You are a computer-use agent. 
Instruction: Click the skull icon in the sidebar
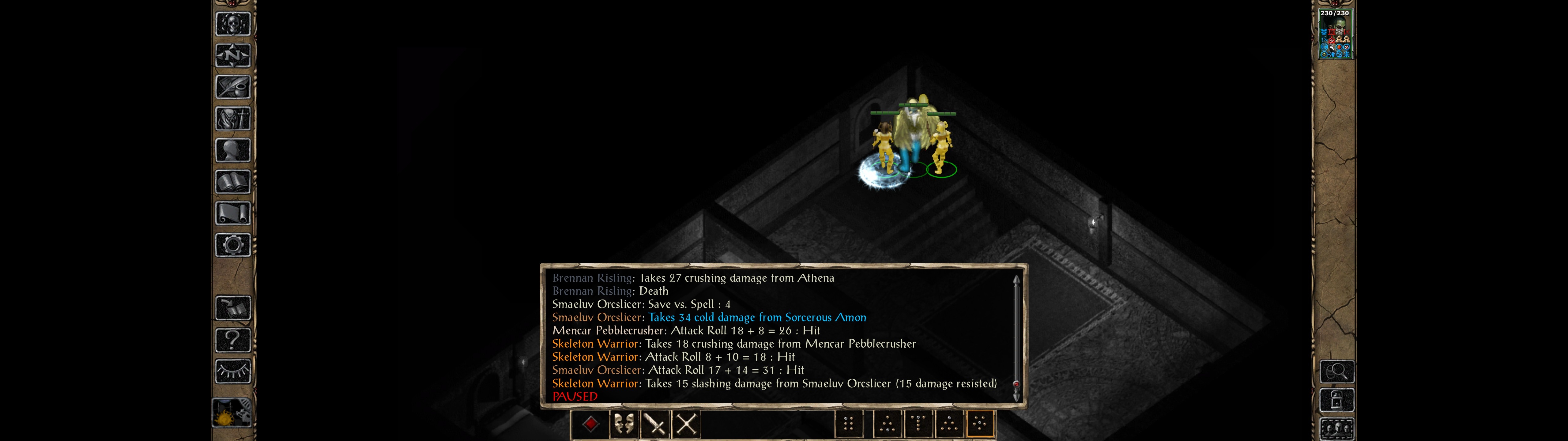233,24
